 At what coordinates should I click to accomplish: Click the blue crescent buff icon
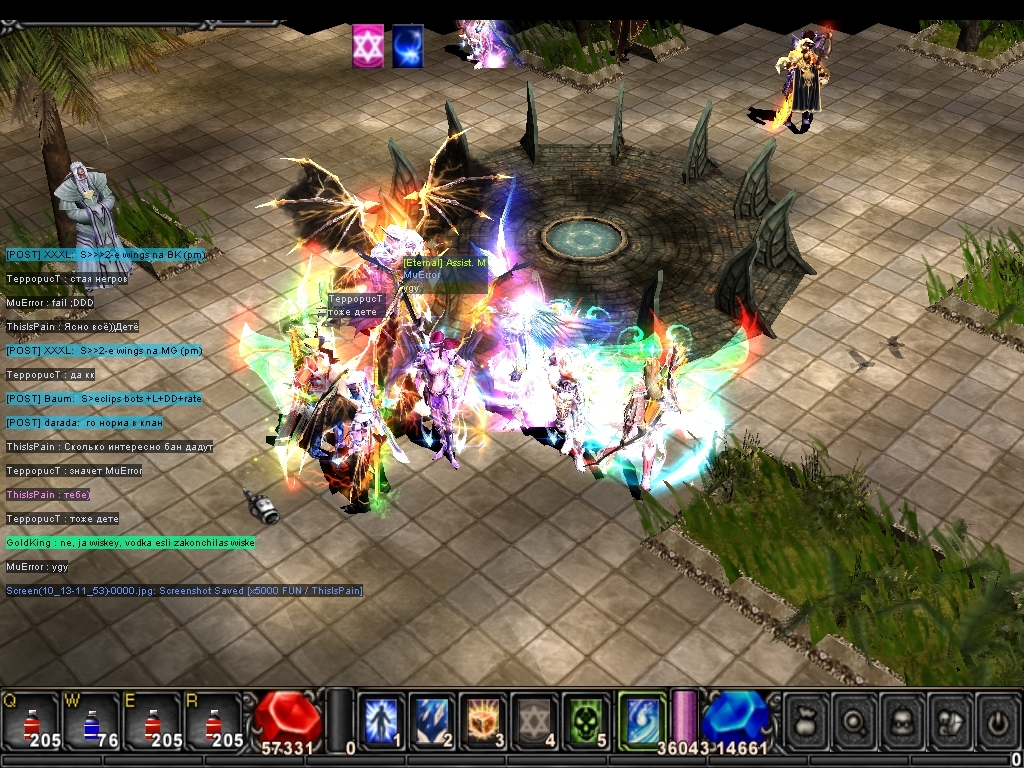pyautogui.click(x=407, y=47)
